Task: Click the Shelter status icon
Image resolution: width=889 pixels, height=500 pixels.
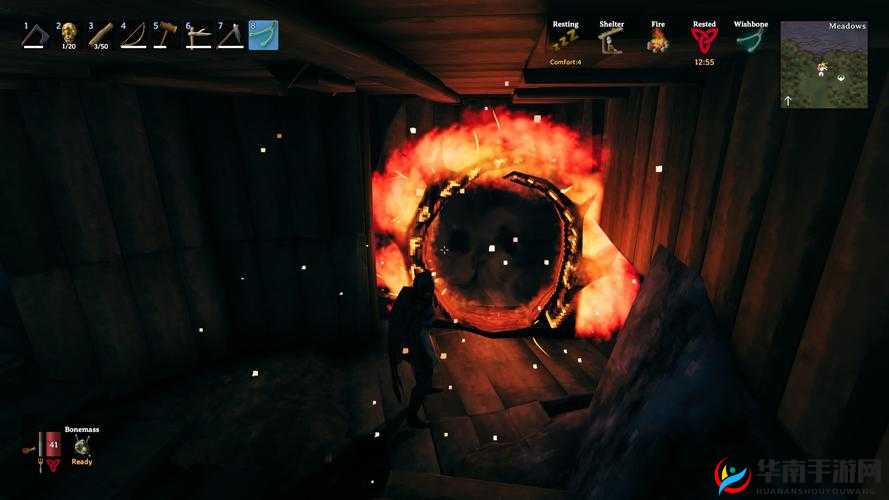Action: click(611, 40)
